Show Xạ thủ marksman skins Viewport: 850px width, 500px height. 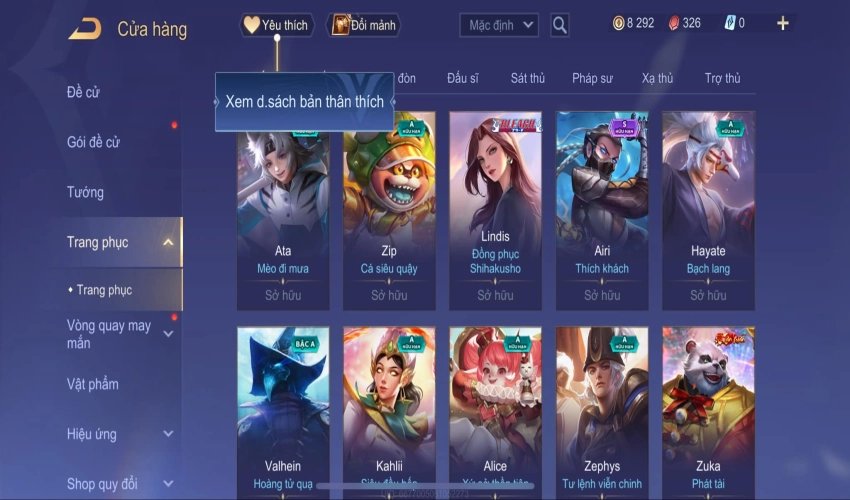657,78
